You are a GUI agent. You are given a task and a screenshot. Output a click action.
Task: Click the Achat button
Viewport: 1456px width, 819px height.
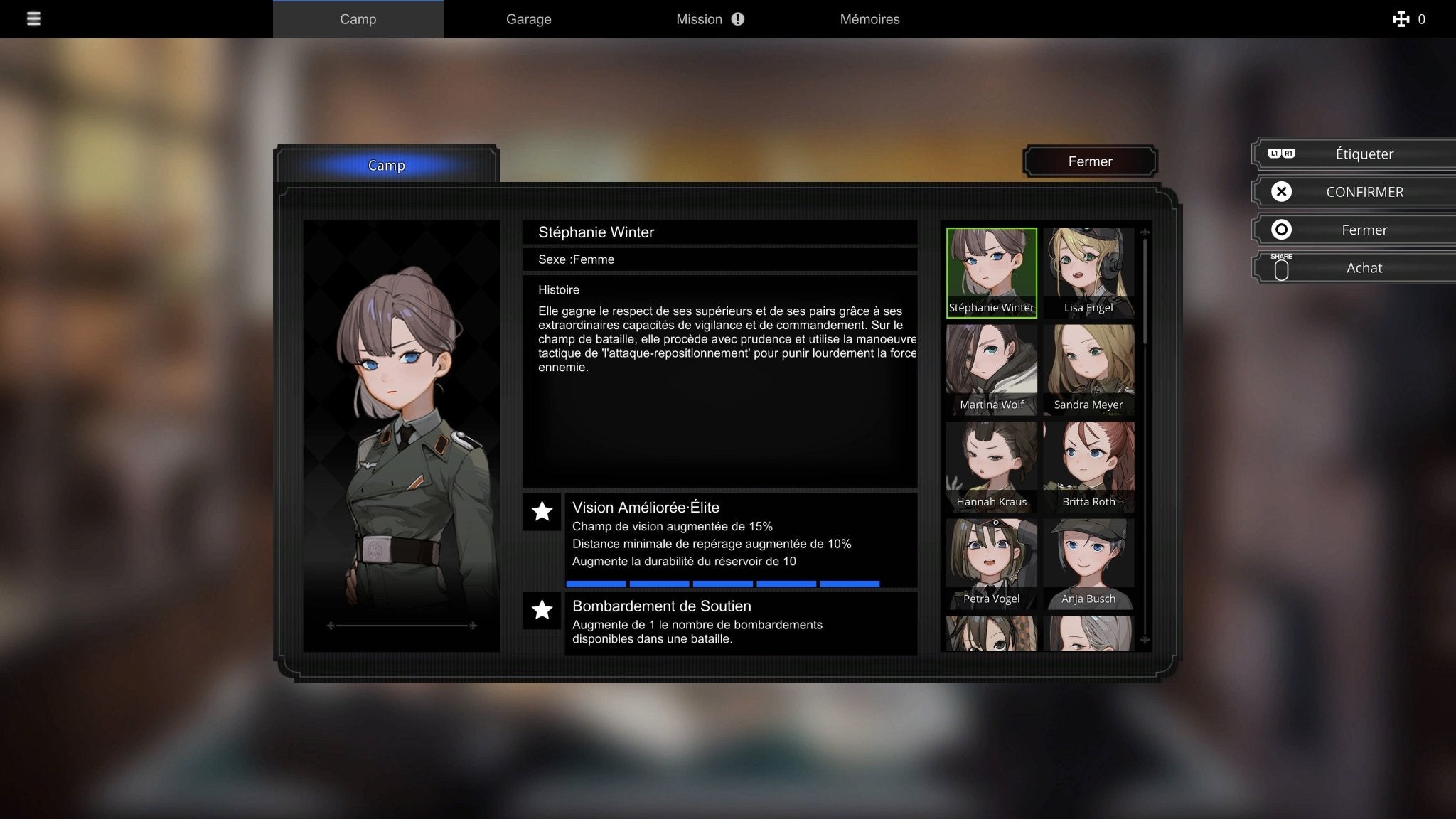click(x=1364, y=268)
